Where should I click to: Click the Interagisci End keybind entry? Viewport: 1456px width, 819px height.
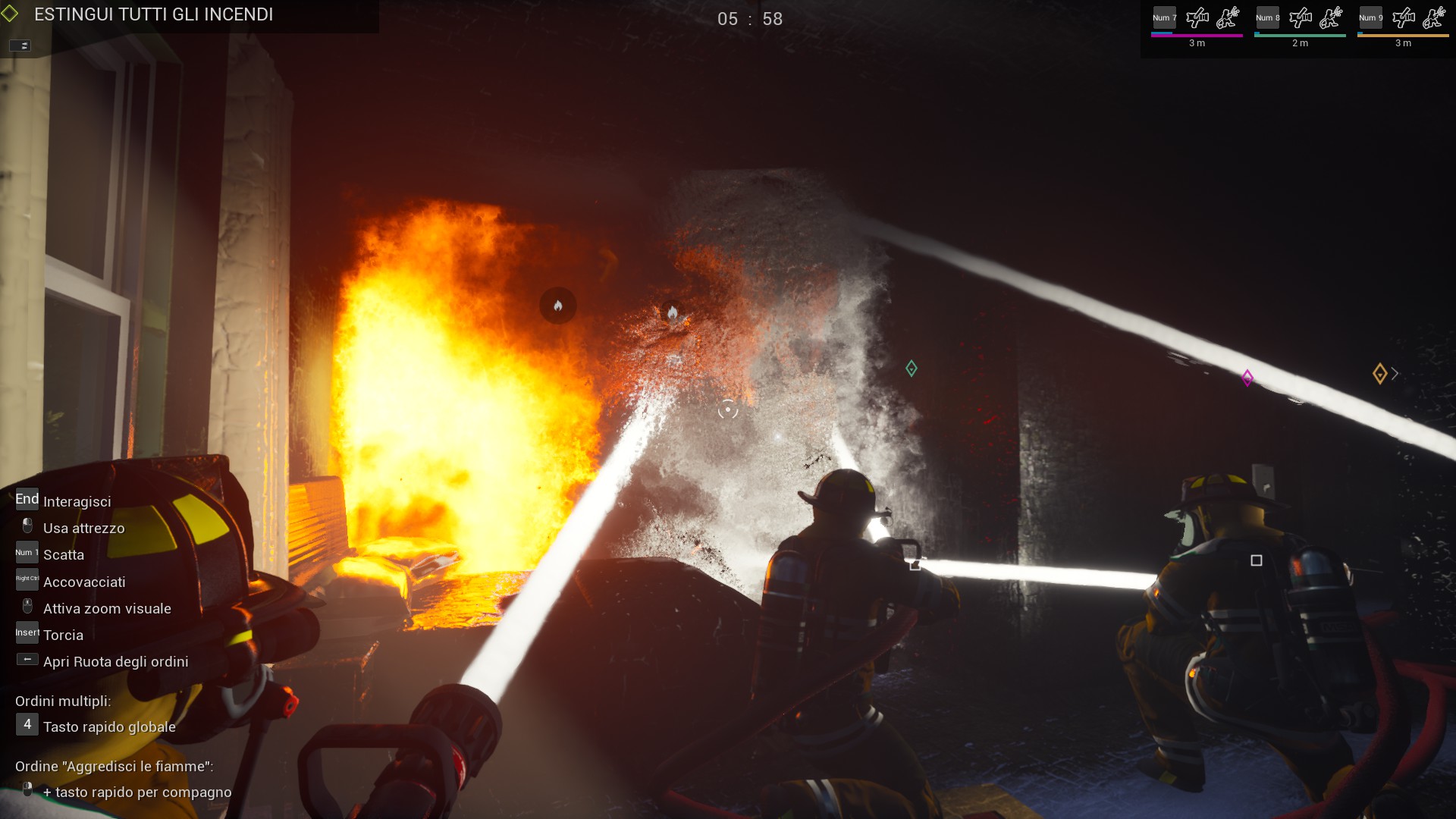[x=77, y=500]
